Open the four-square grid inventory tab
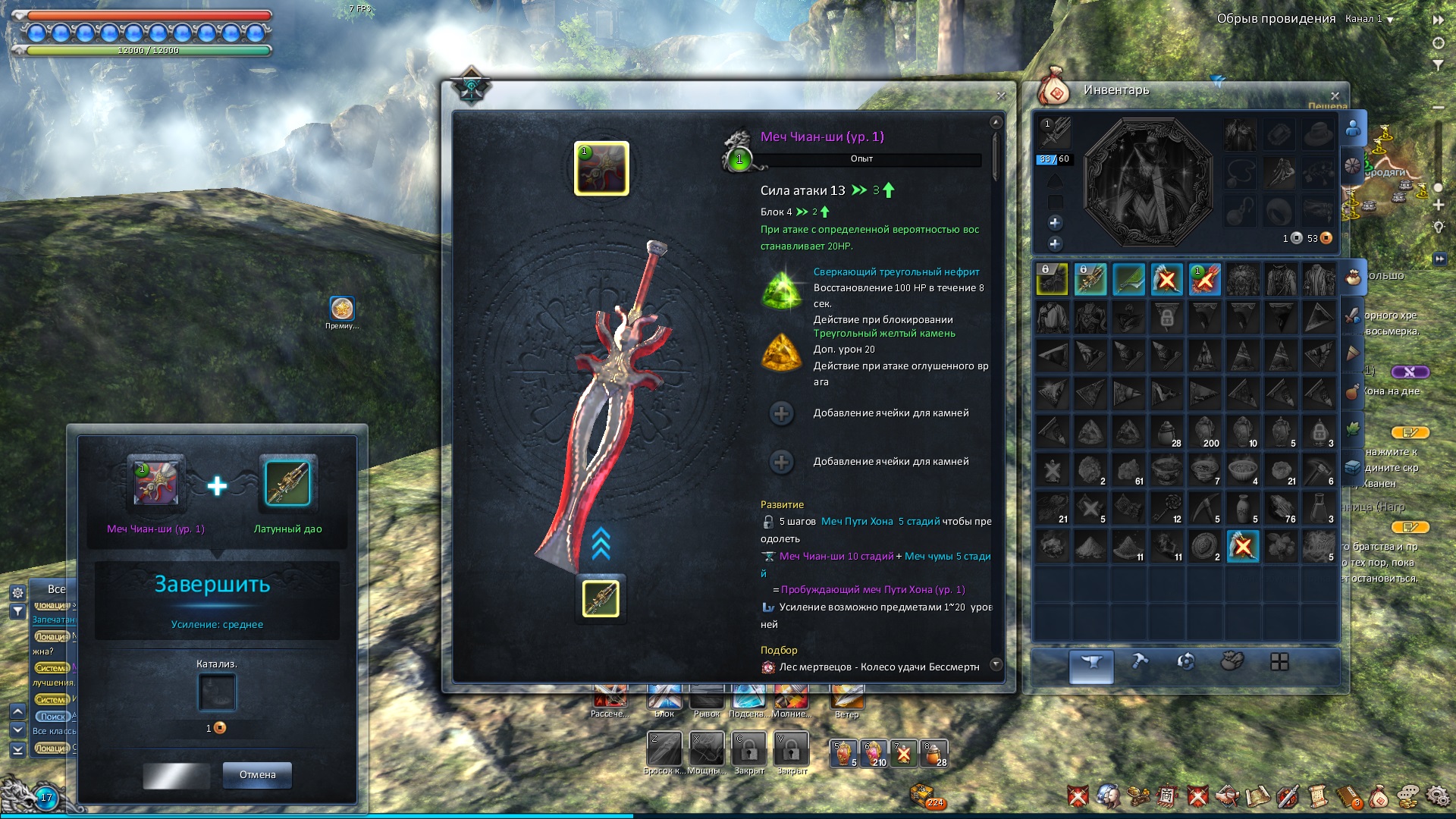The image size is (1456, 819). 1279,662
